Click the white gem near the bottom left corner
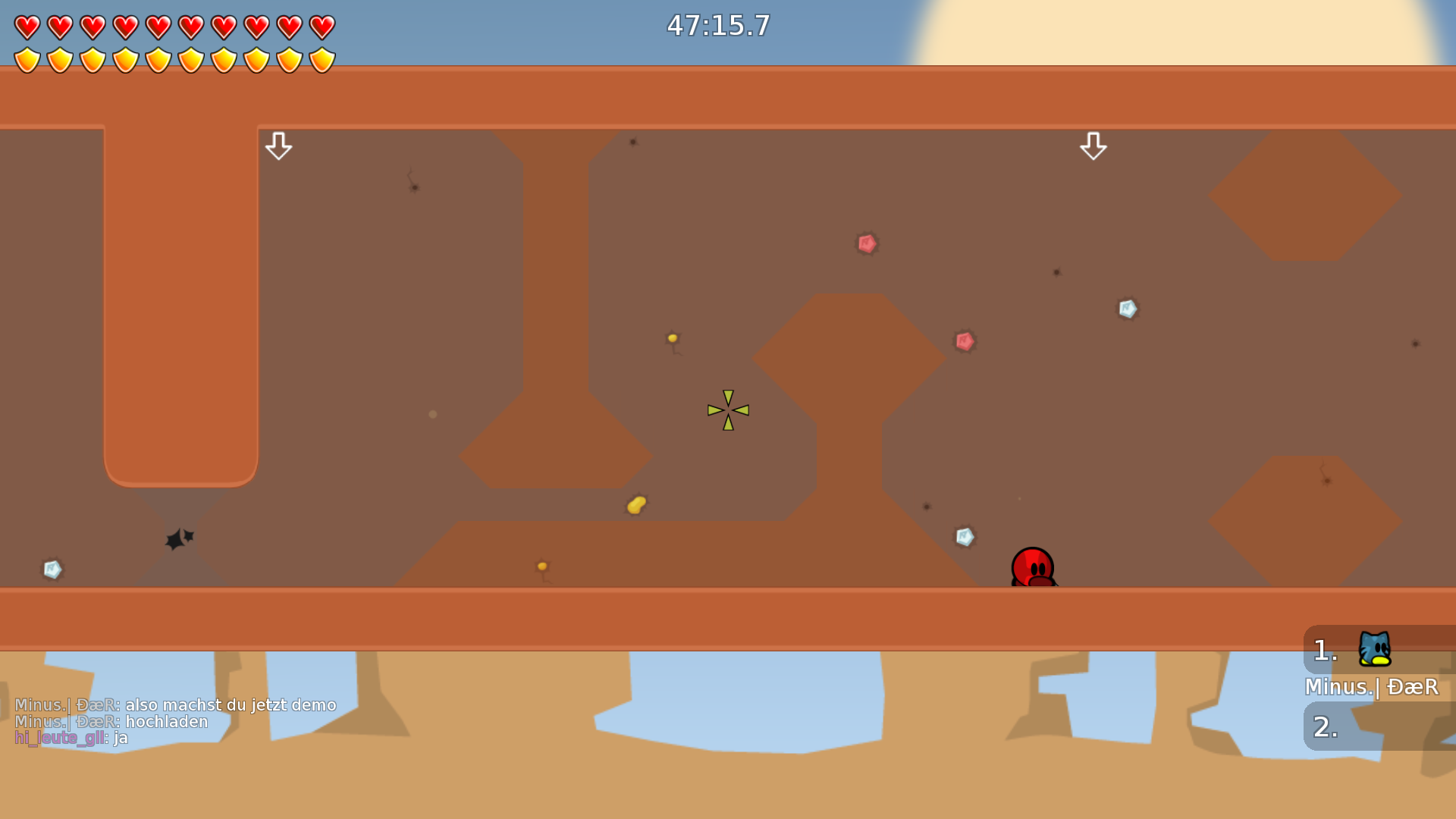The image size is (1456, 819). pyautogui.click(x=51, y=569)
